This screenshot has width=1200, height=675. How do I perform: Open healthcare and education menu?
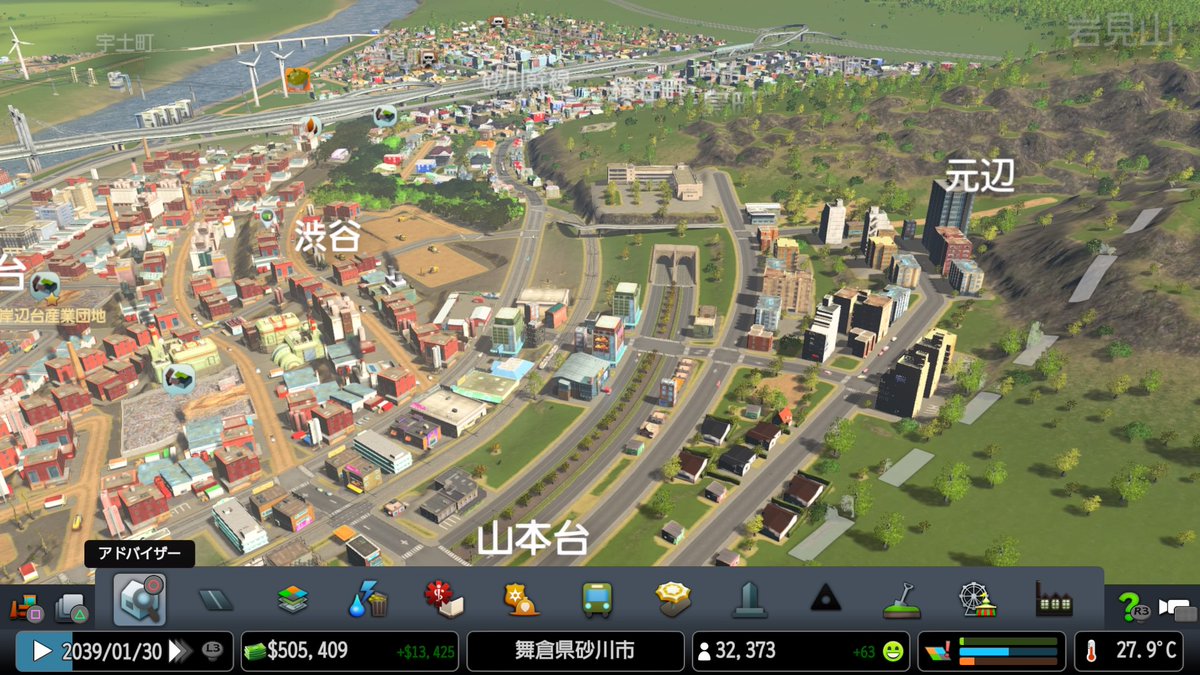click(444, 600)
